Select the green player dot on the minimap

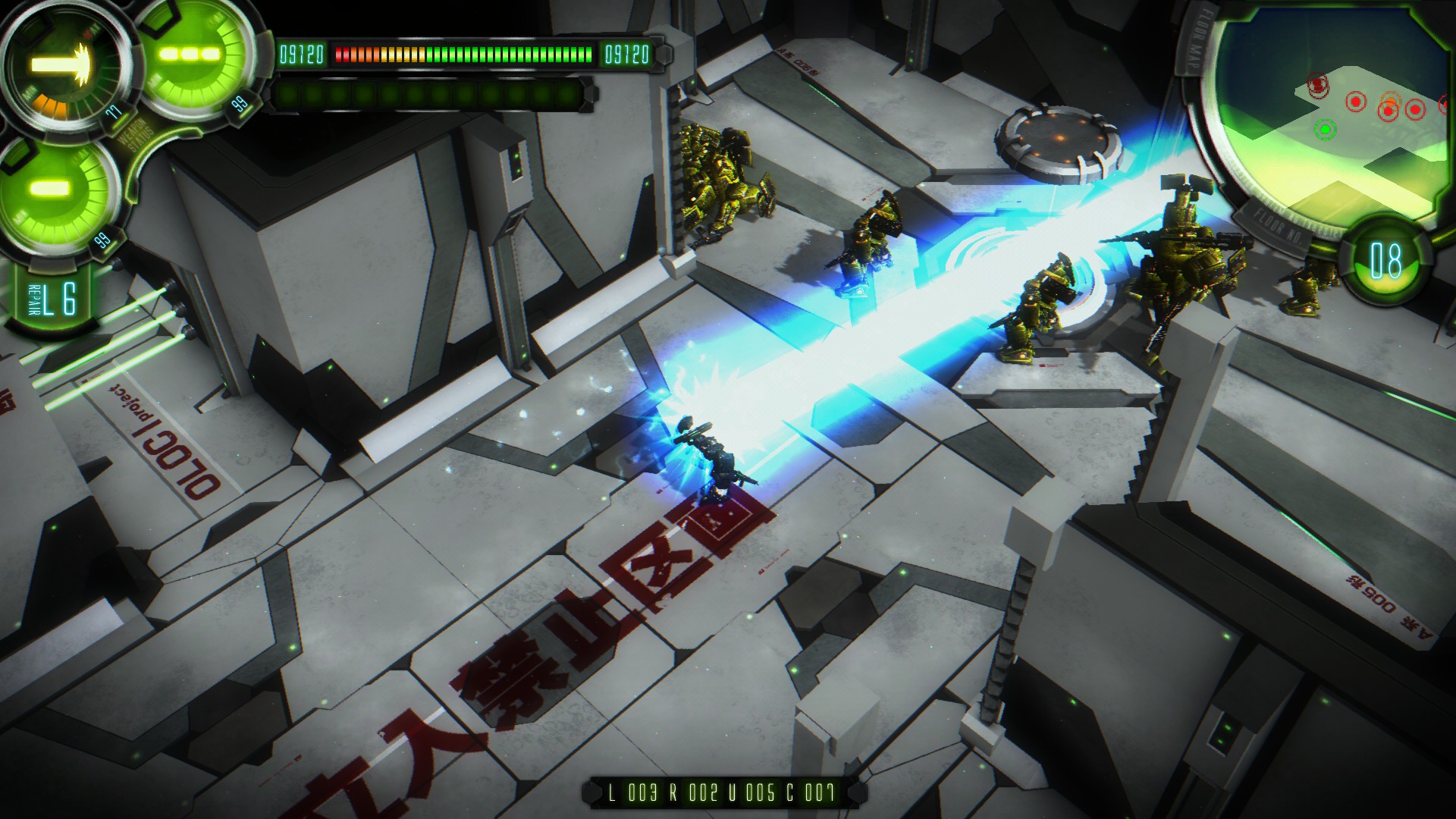[x=1325, y=129]
